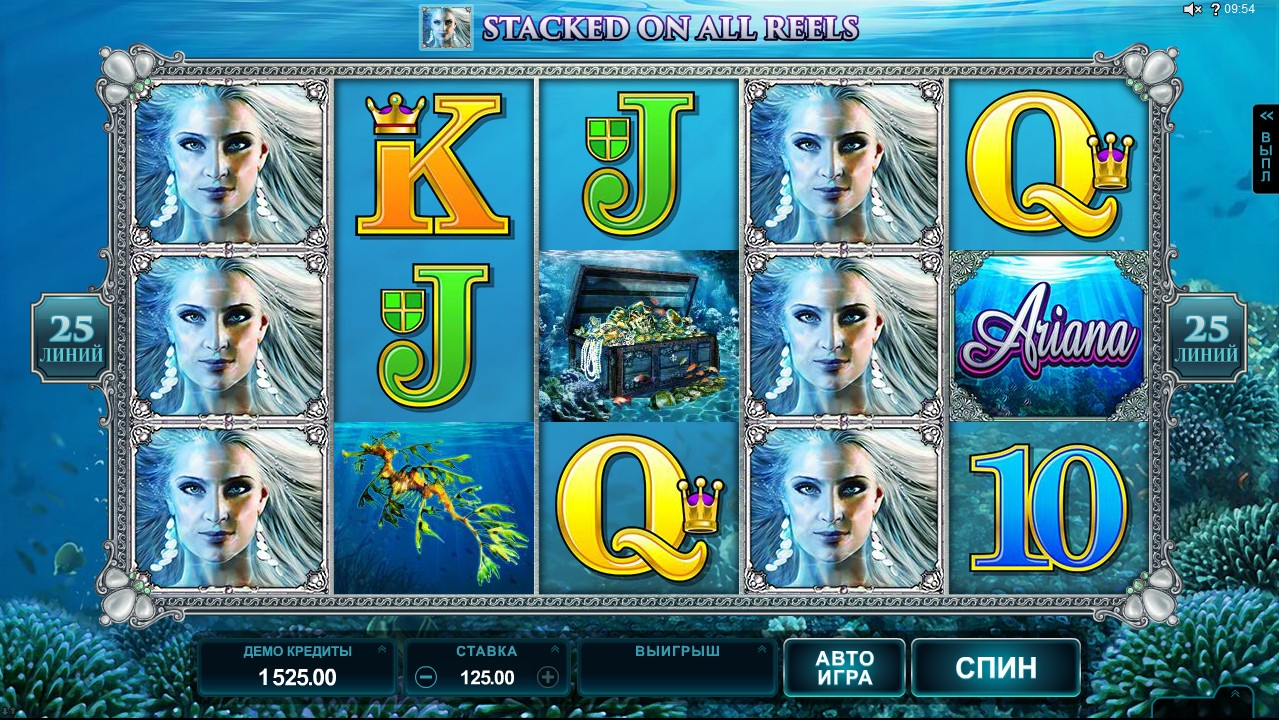Open the ВЫПЛ paytable side tab
Screen dimensions: 1279x720
point(1266,150)
